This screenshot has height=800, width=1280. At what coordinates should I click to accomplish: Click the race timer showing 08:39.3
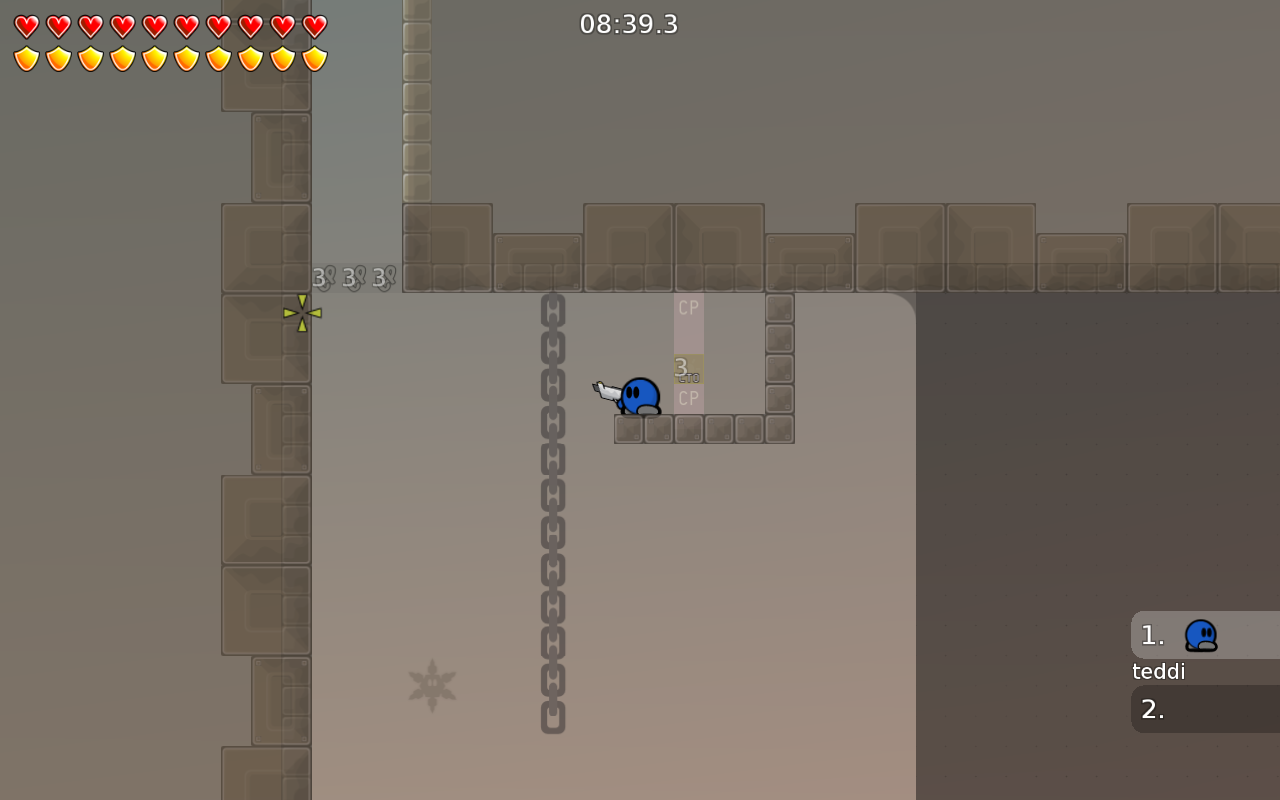click(x=628, y=24)
